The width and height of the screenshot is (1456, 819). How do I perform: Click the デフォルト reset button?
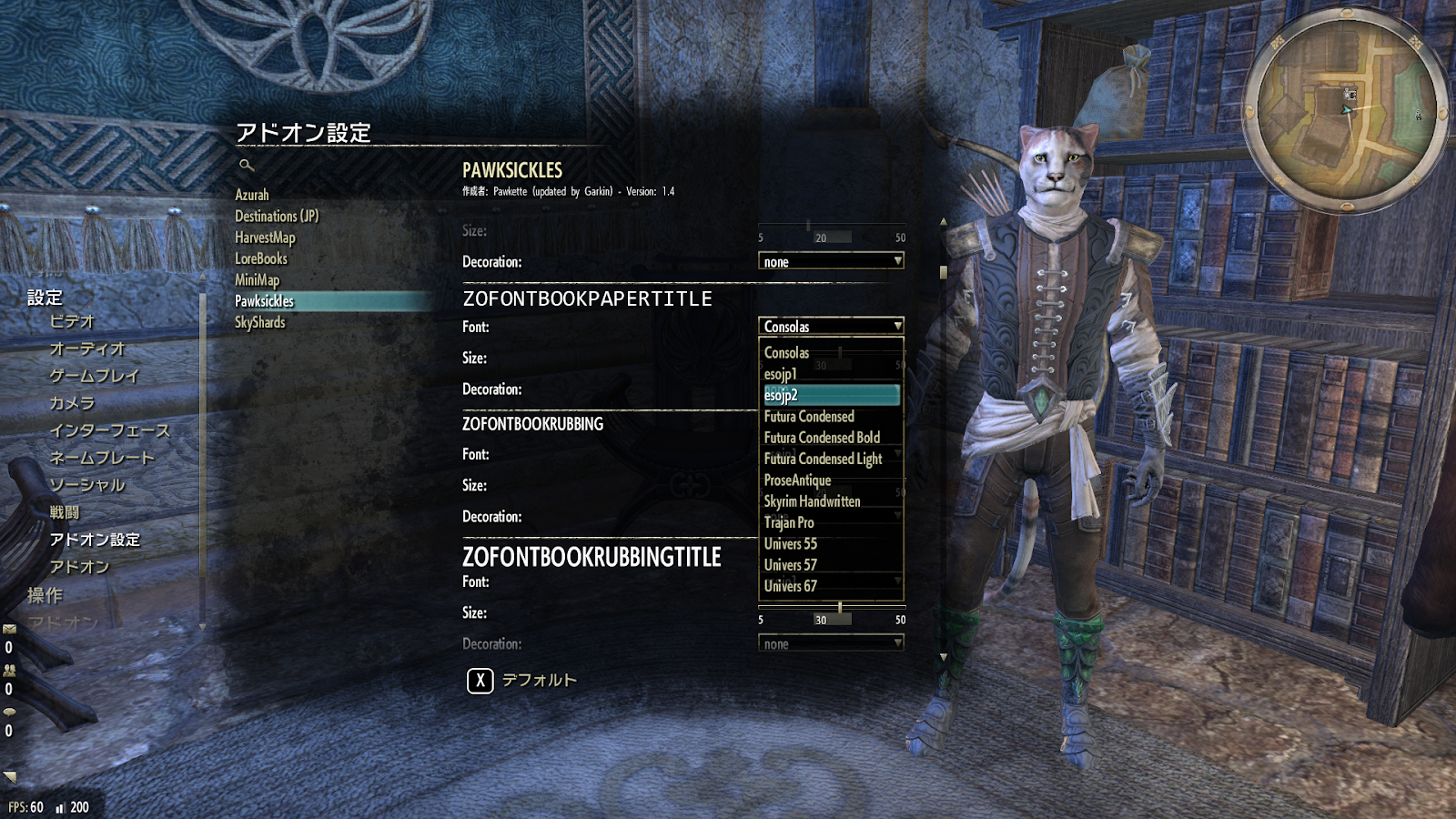(522, 680)
